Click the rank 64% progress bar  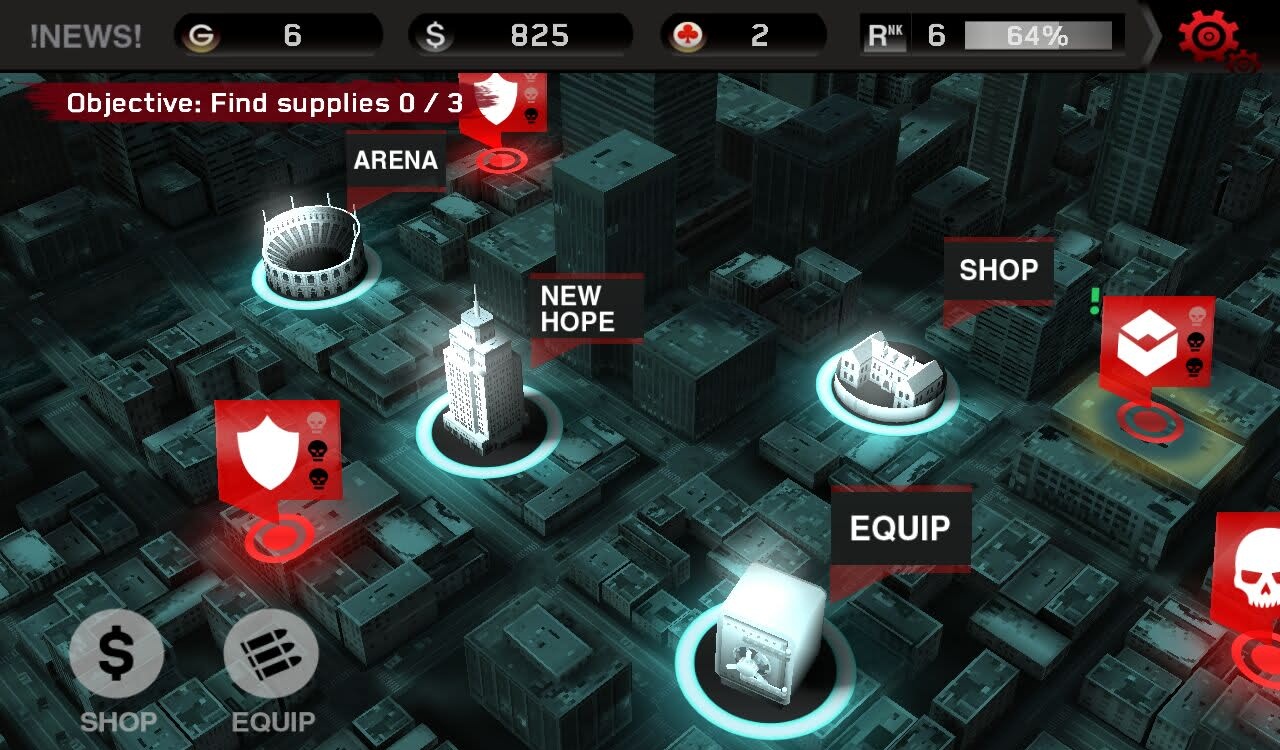pos(1040,36)
